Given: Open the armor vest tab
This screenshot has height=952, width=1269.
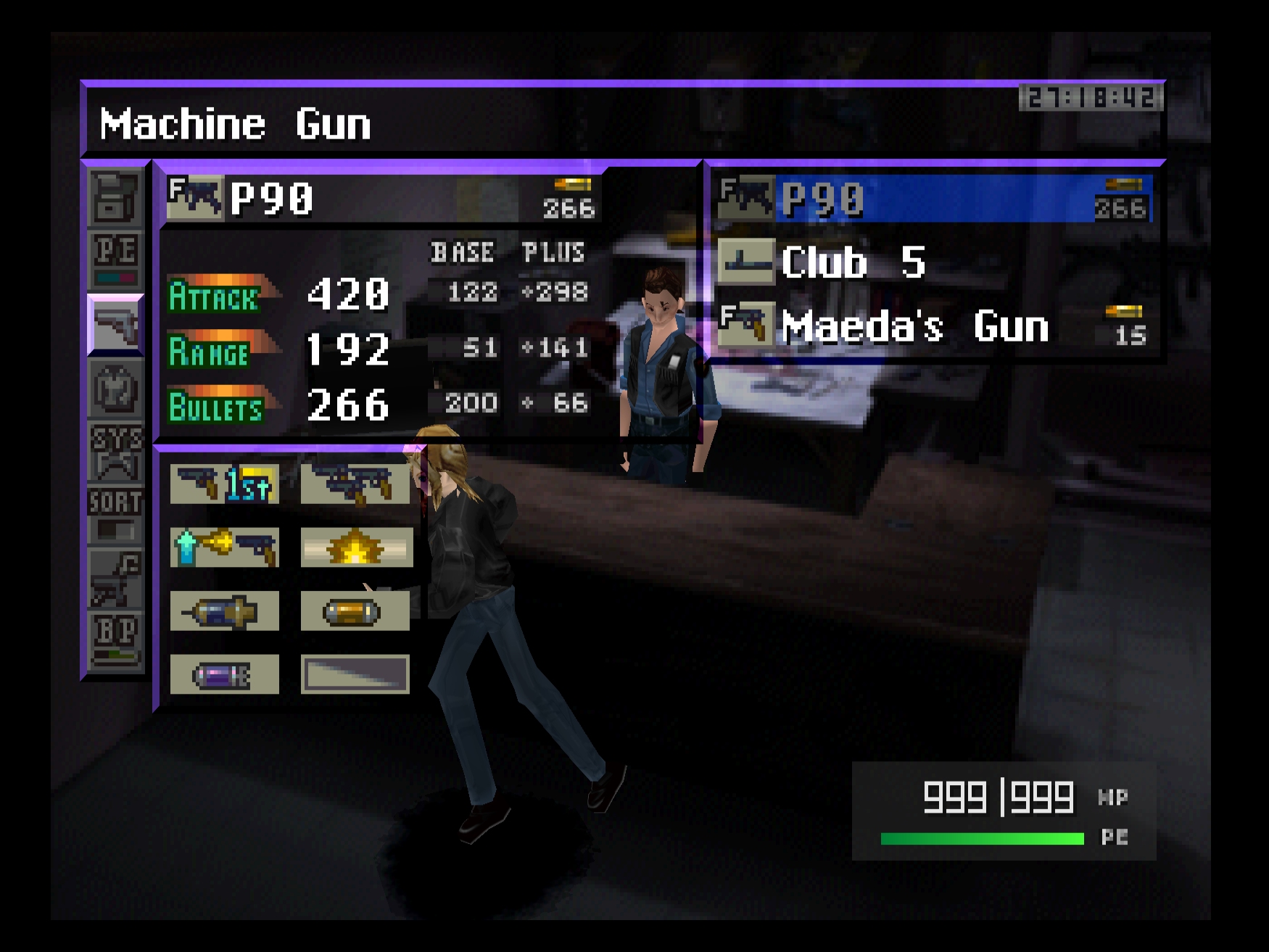Looking at the screenshot, I should [115, 389].
